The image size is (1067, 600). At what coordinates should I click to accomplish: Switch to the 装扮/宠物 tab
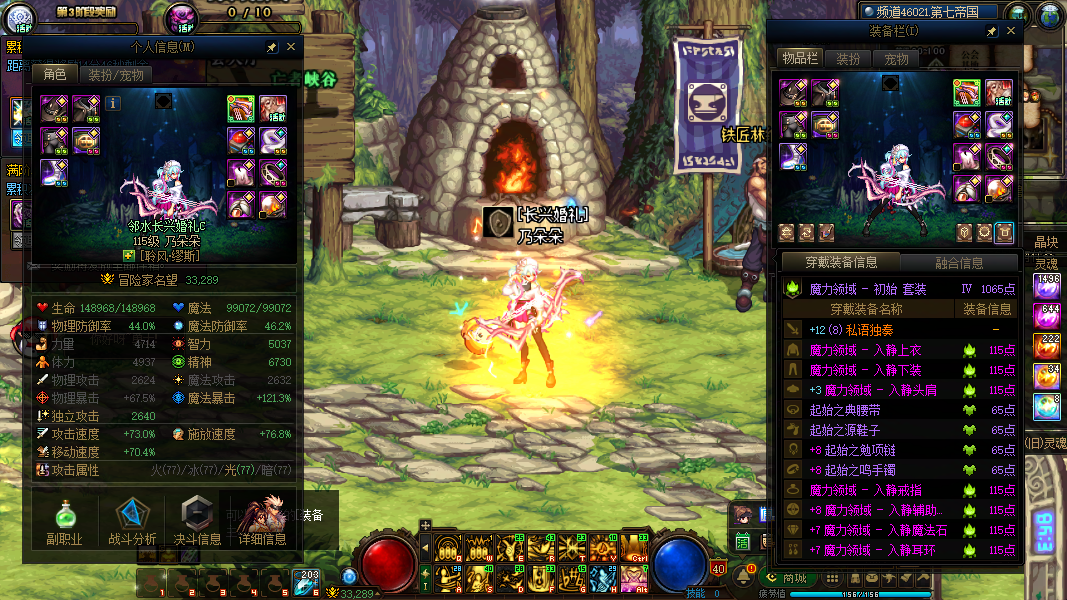[116, 74]
